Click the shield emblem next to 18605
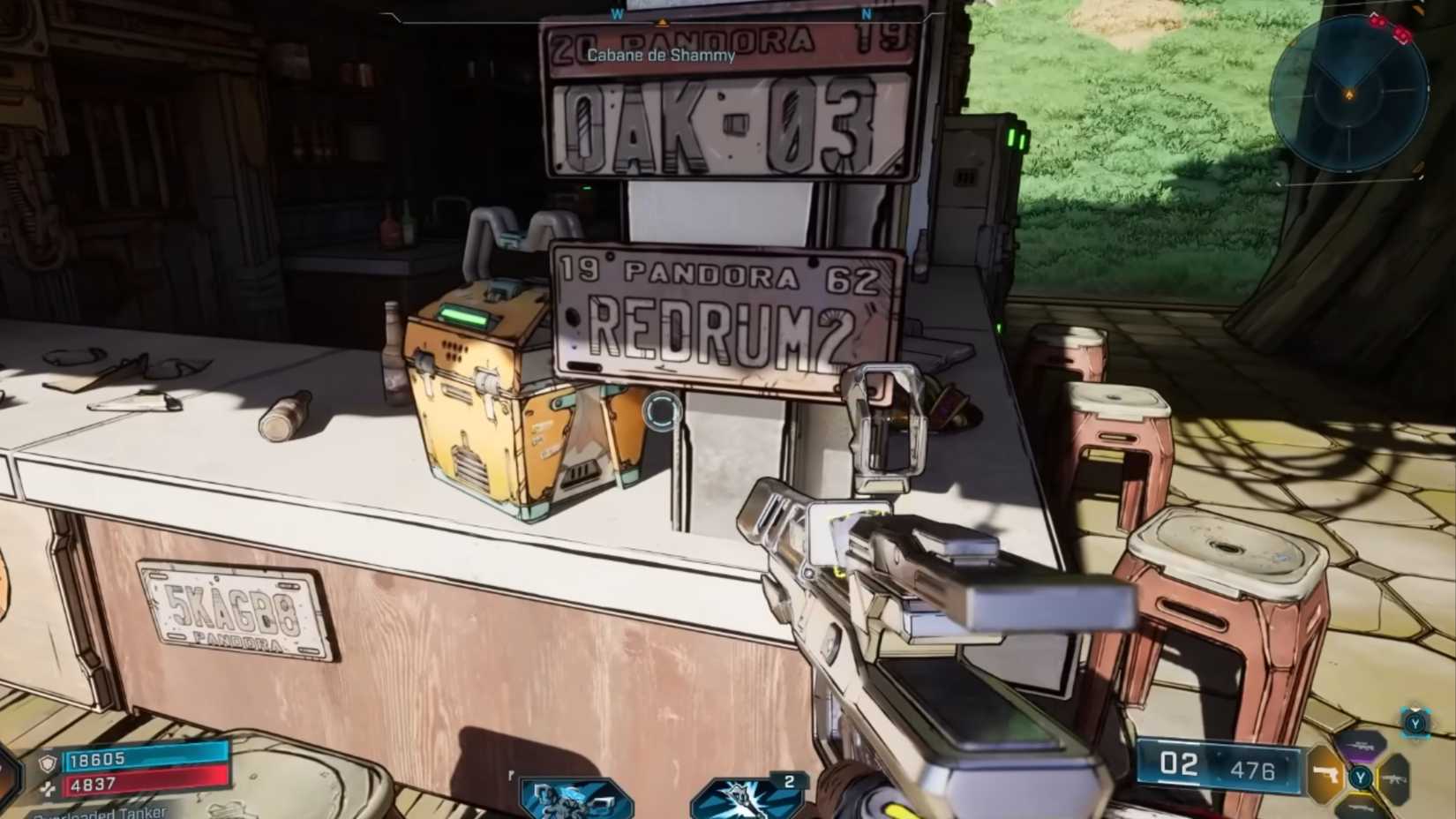 pyautogui.click(x=46, y=761)
